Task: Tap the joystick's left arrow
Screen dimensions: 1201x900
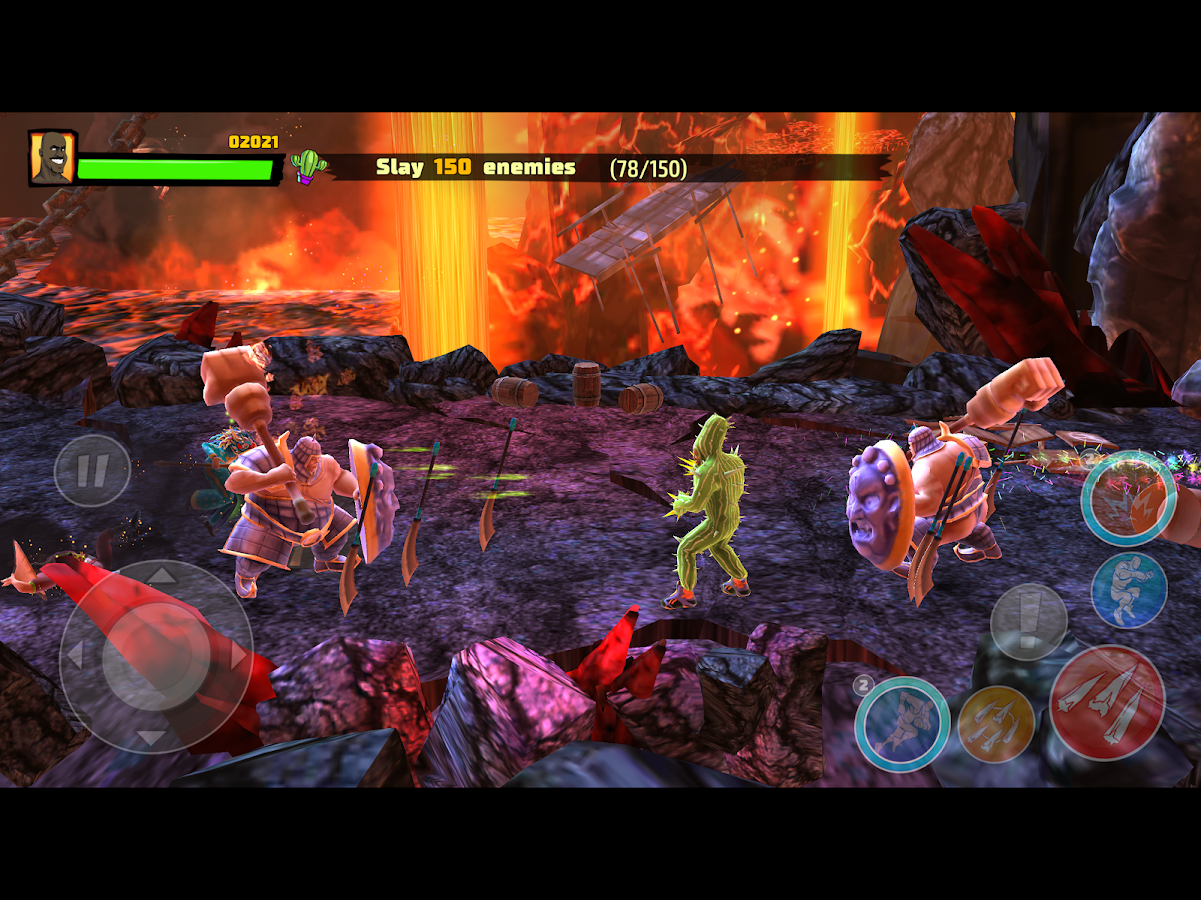Action: click(72, 657)
